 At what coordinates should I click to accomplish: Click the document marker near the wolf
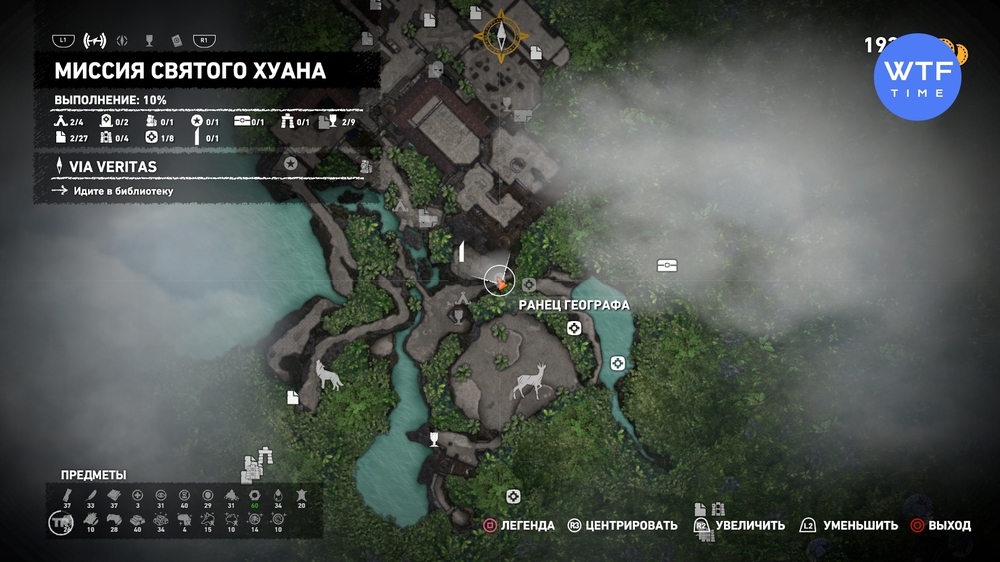[293, 397]
